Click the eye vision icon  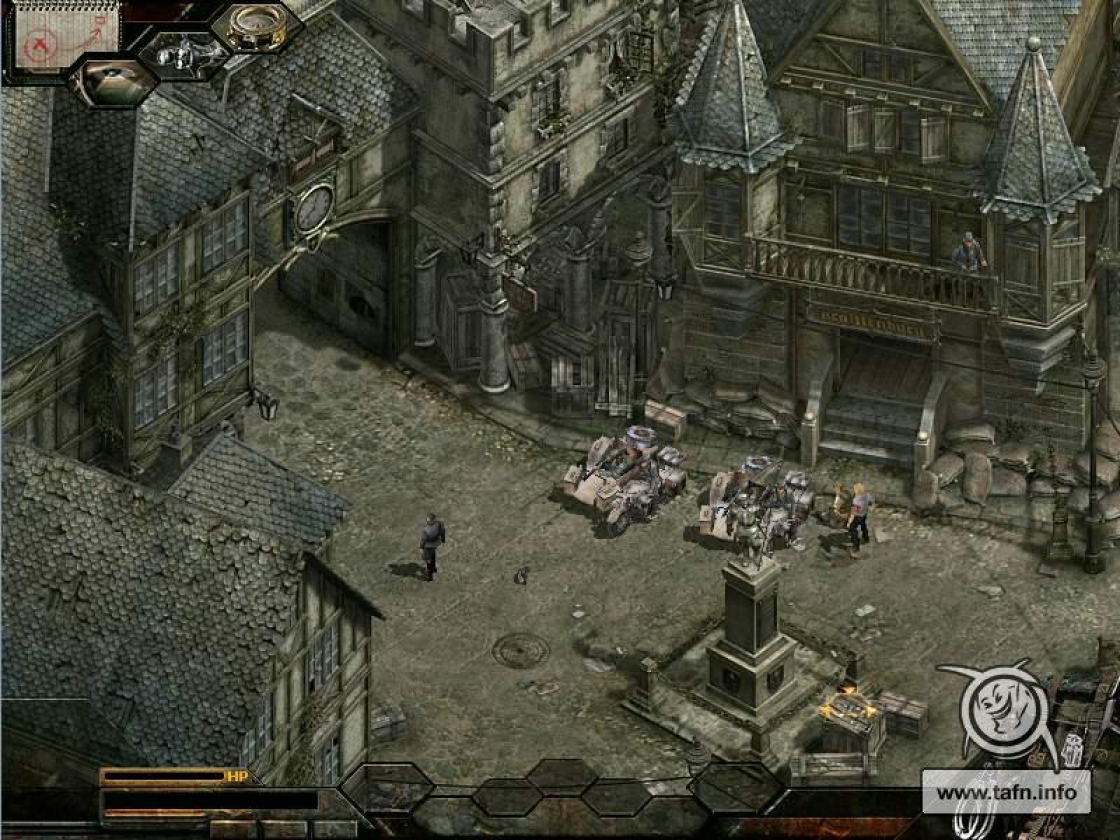113,82
